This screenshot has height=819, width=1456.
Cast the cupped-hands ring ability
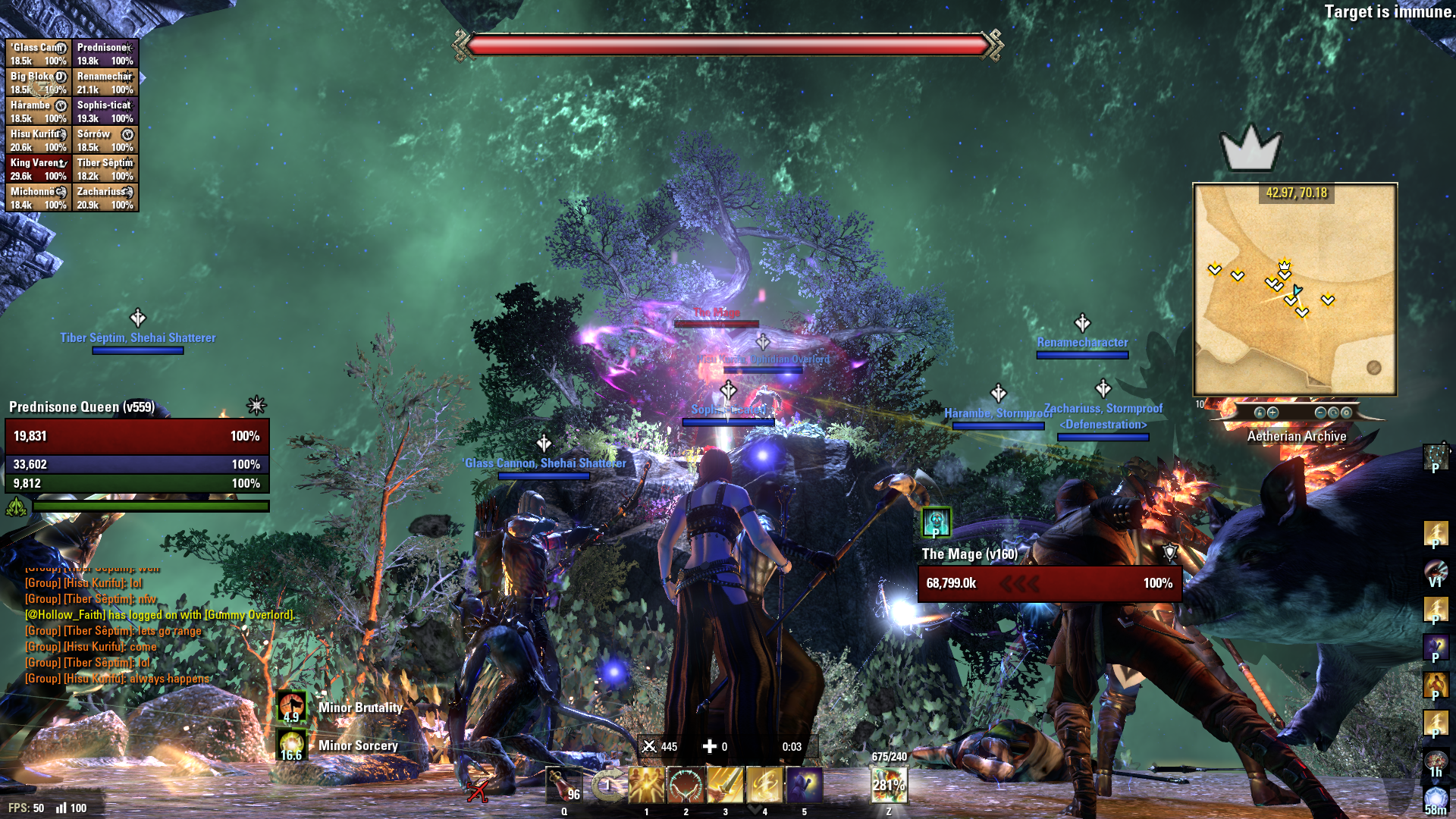pos(686,785)
